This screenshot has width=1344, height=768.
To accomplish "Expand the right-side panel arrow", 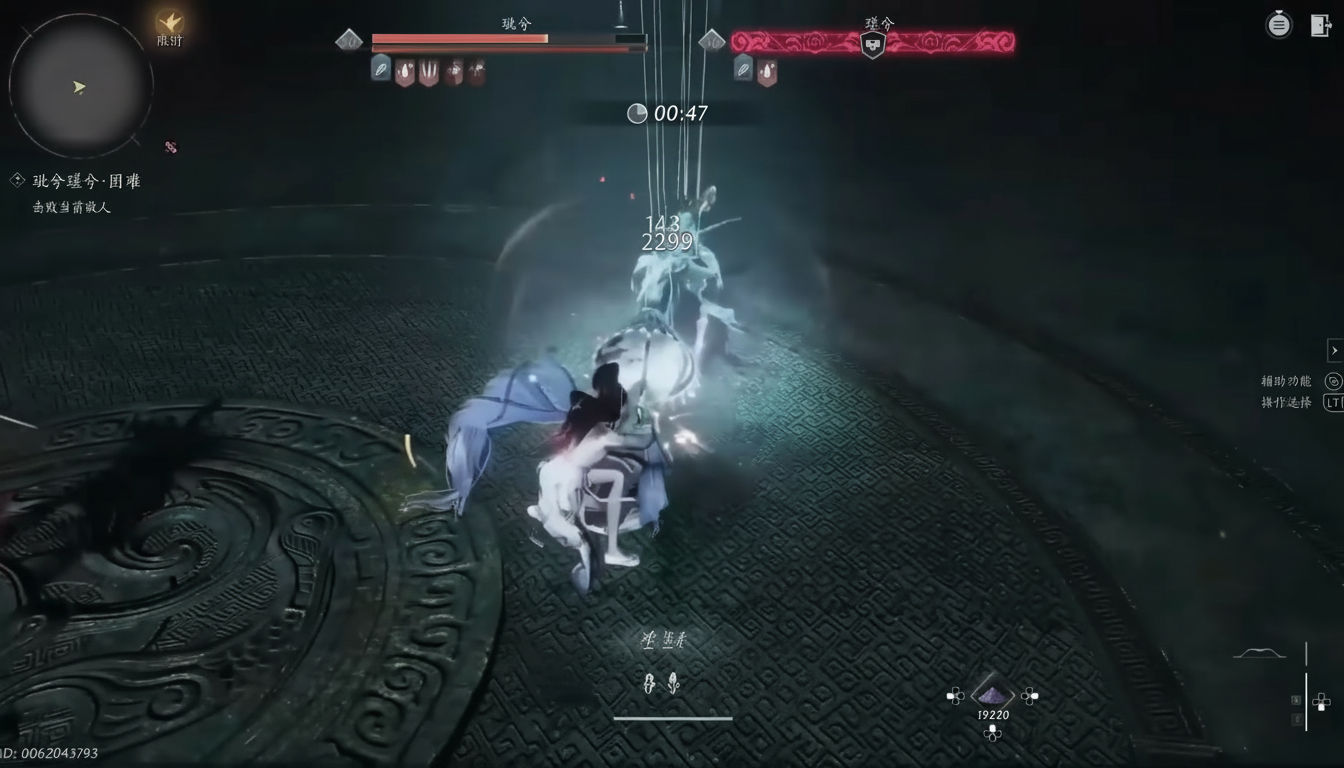I will (1334, 350).
